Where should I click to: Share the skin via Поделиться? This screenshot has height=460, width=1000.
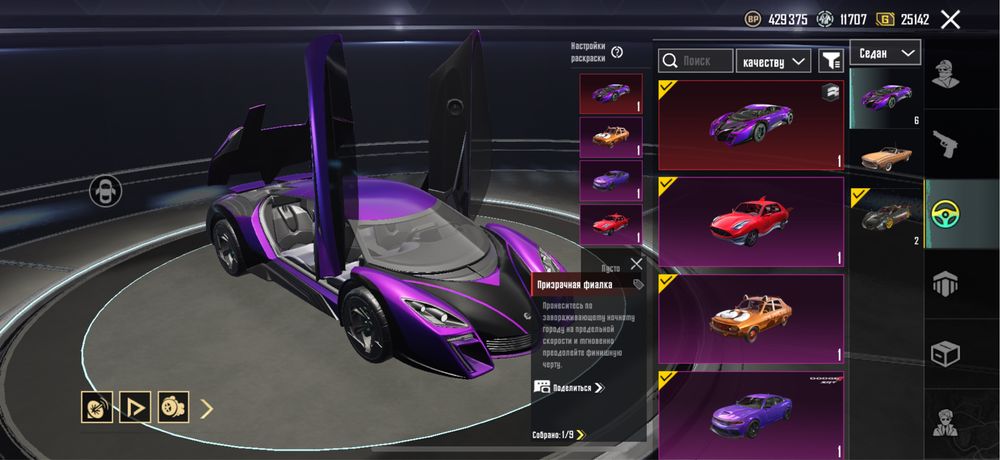(x=570, y=387)
